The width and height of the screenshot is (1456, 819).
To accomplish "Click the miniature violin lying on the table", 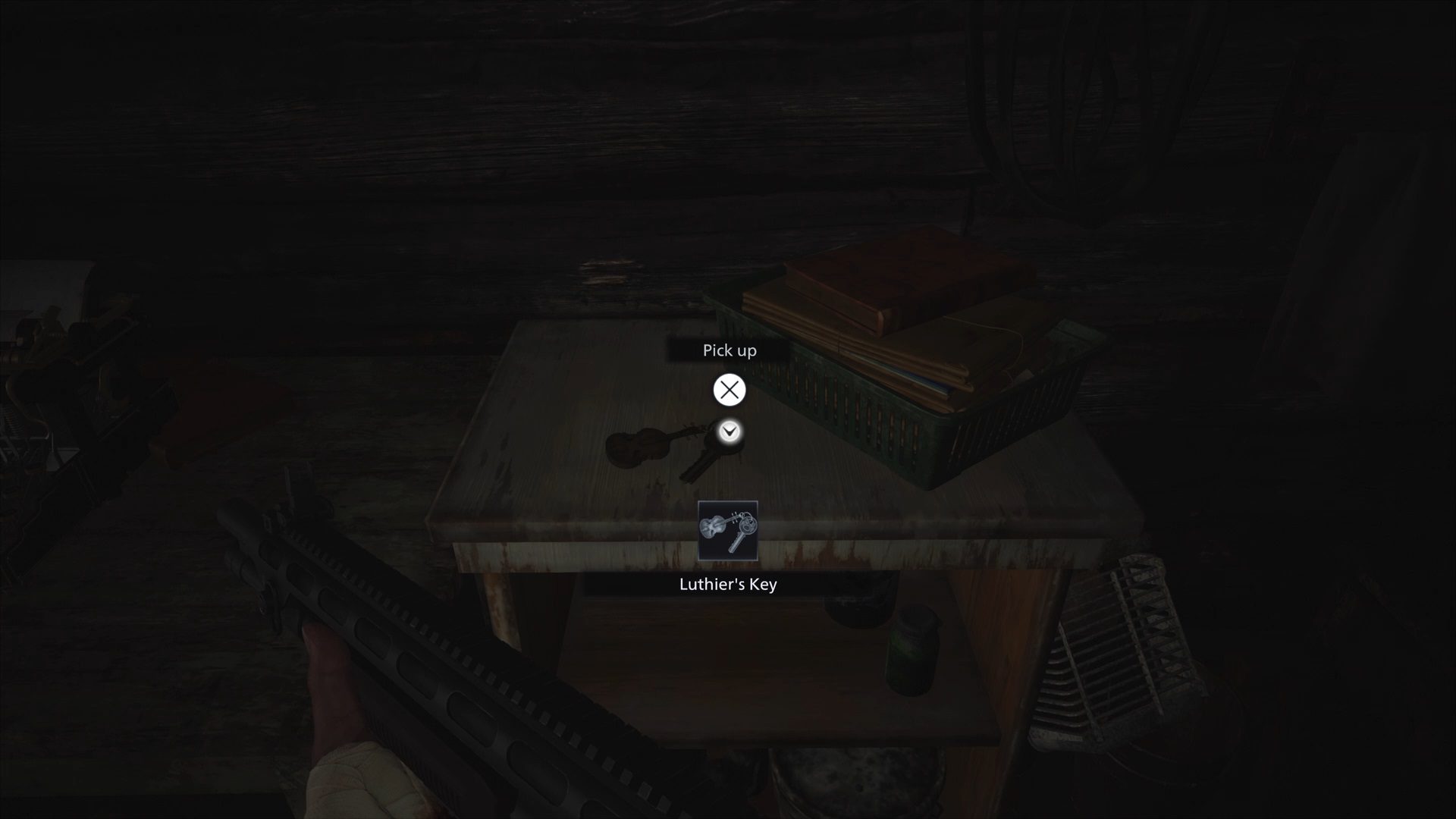I will click(637, 449).
